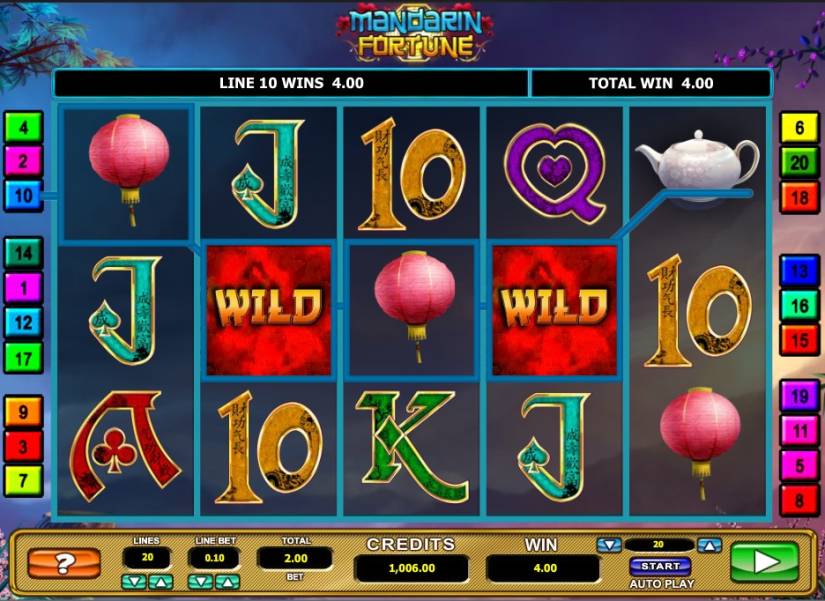825x601 pixels.
Task: Select payline 4 marker
Action: pos(24,127)
